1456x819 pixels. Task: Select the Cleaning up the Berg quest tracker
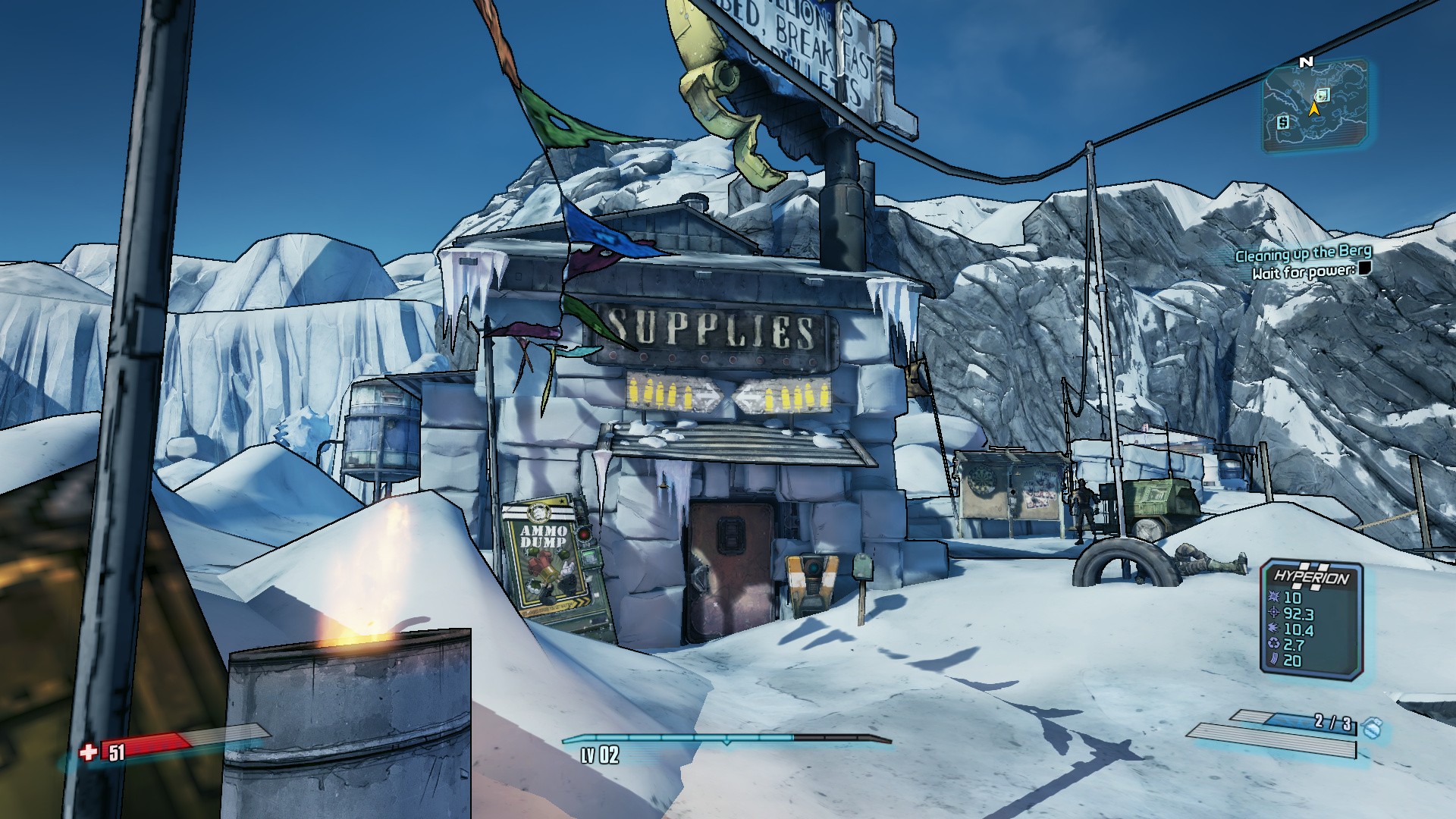(1303, 253)
